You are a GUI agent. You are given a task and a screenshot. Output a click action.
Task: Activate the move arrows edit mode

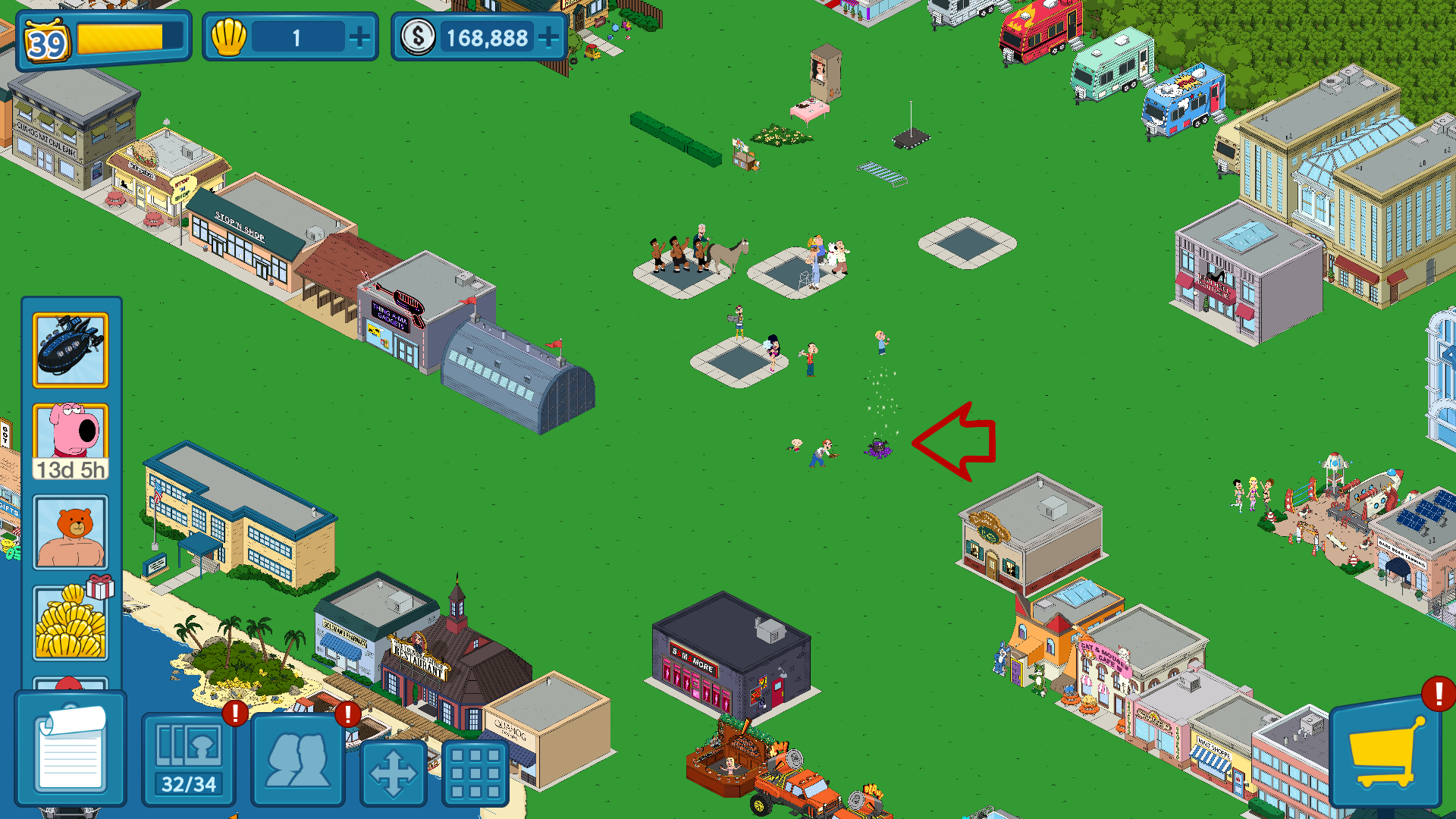coord(393,773)
